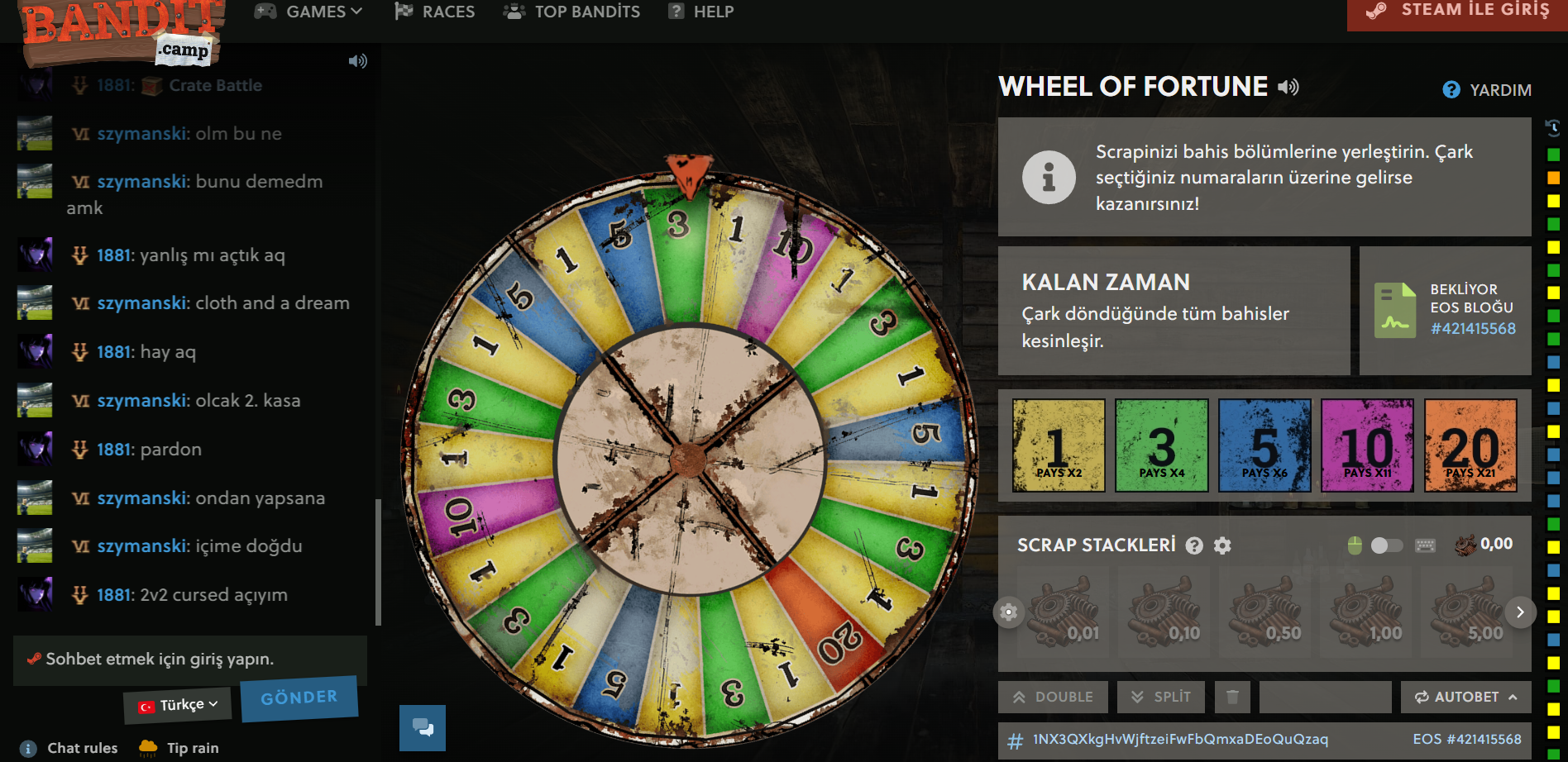Place a bet on blue 5
This screenshot has height=762, width=1568.
click(1264, 445)
